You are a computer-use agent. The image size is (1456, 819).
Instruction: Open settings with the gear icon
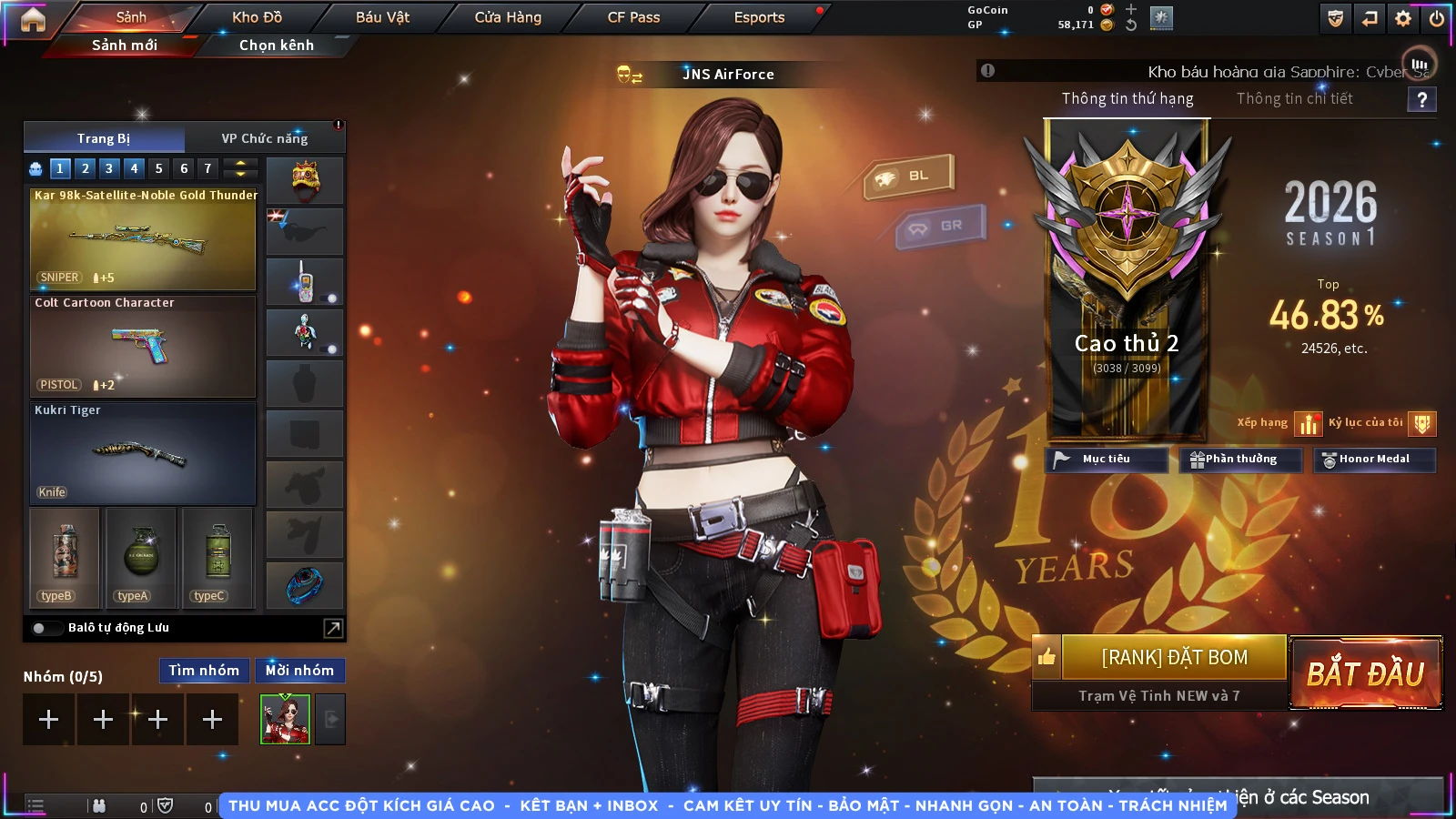[1403, 18]
